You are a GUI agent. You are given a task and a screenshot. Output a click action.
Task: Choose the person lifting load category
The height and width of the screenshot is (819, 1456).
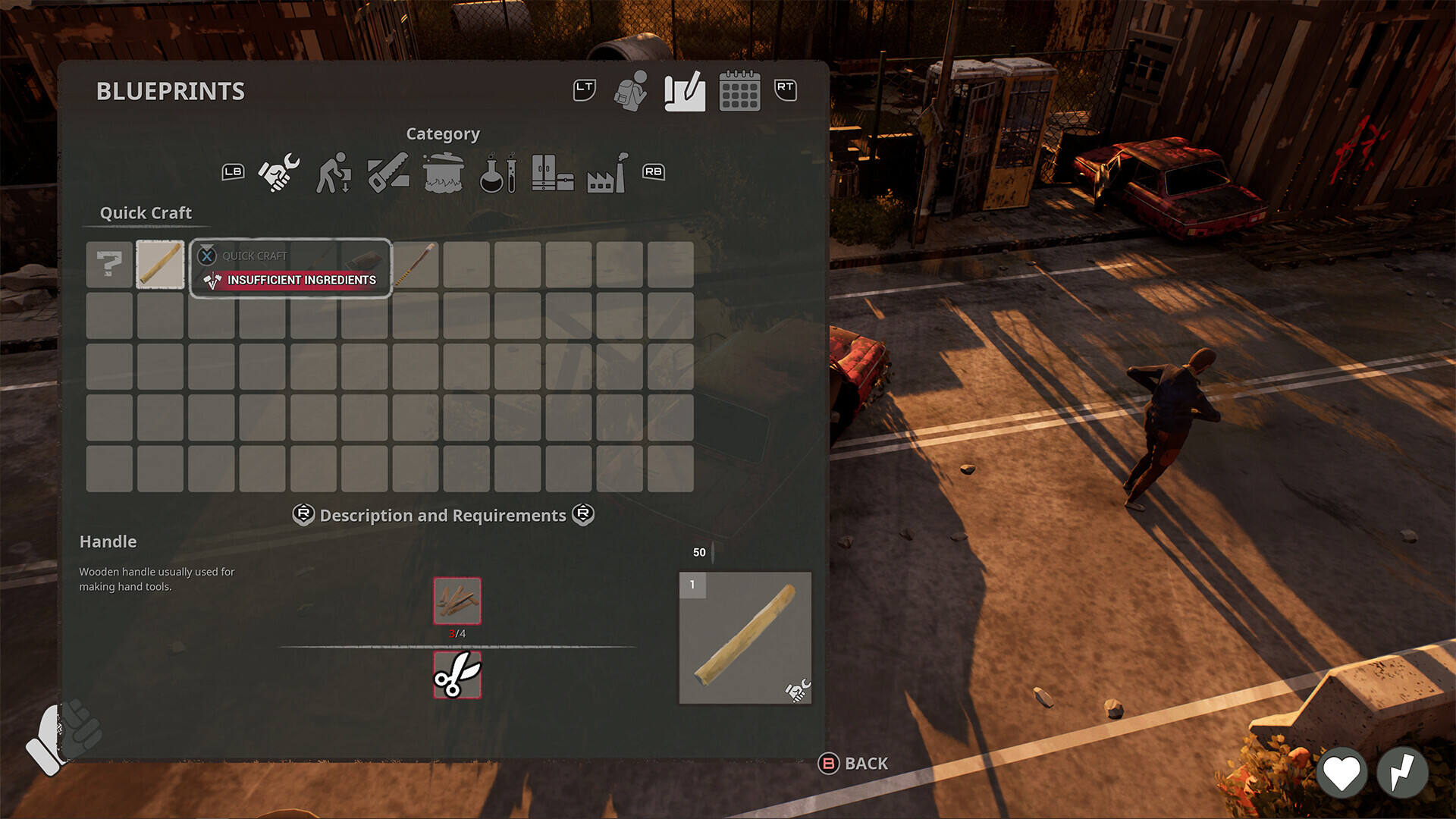[334, 172]
